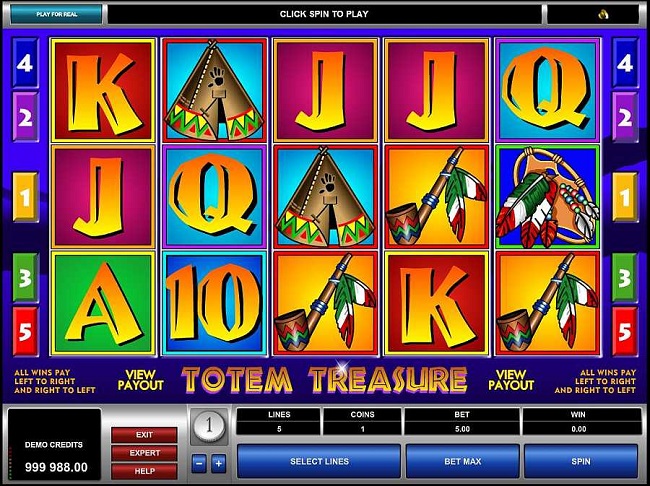This screenshot has height=486, width=650.
Task: Exit the slot game
Action: [x=145, y=435]
